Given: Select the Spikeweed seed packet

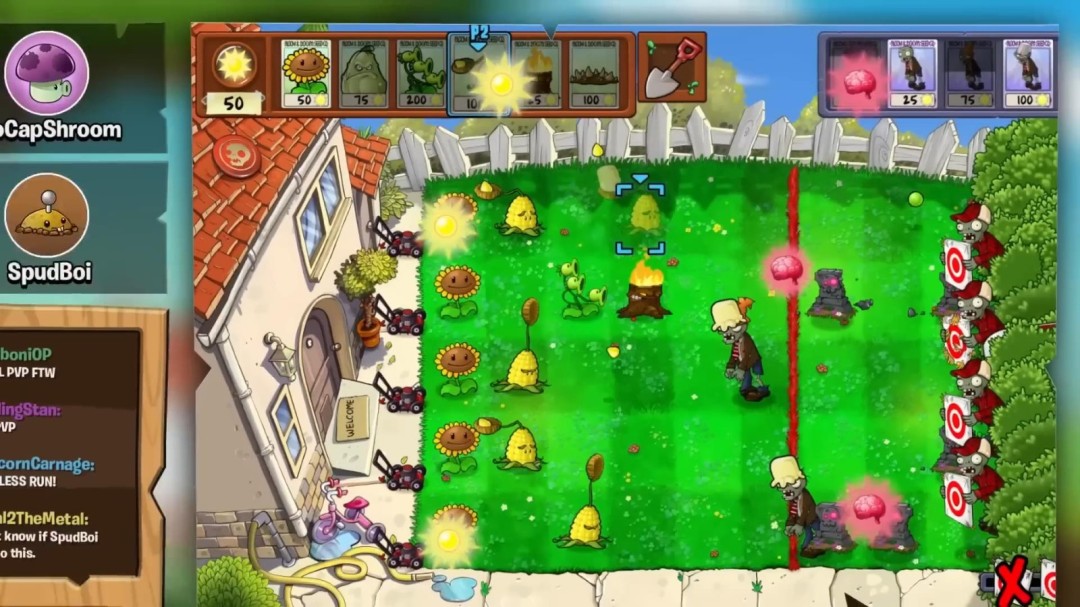Looking at the screenshot, I should click(x=594, y=73).
